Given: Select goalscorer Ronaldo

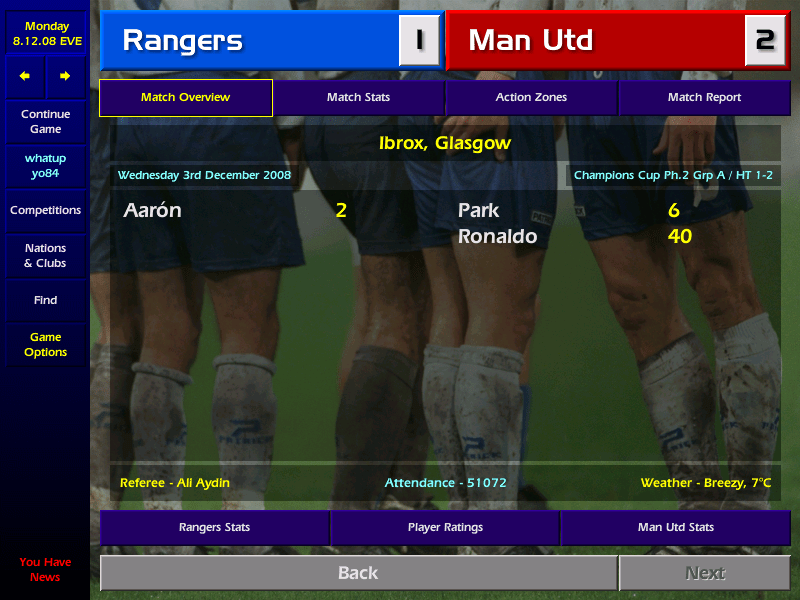Looking at the screenshot, I should tap(497, 237).
